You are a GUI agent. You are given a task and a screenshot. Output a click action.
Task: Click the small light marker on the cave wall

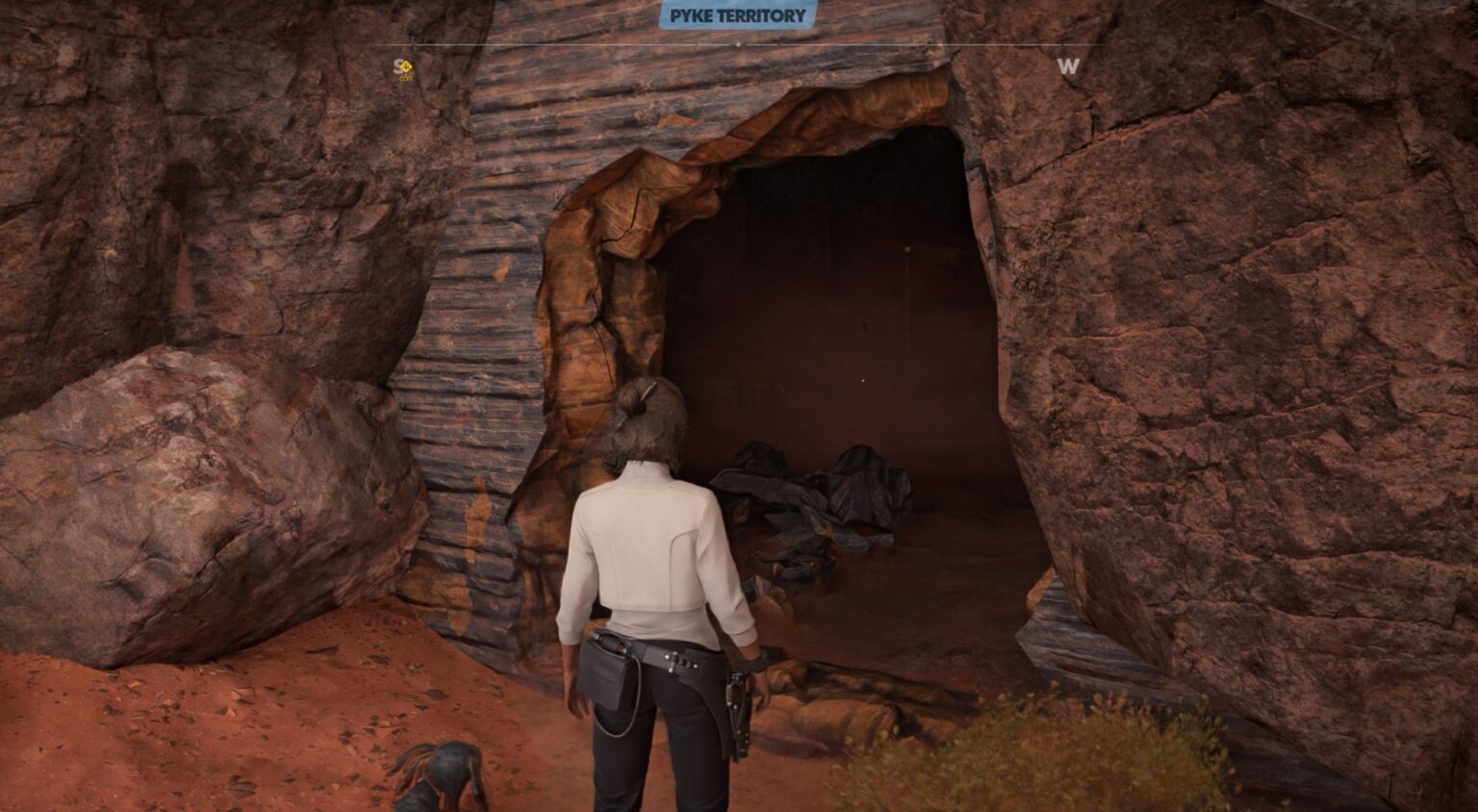click(907, 249)
